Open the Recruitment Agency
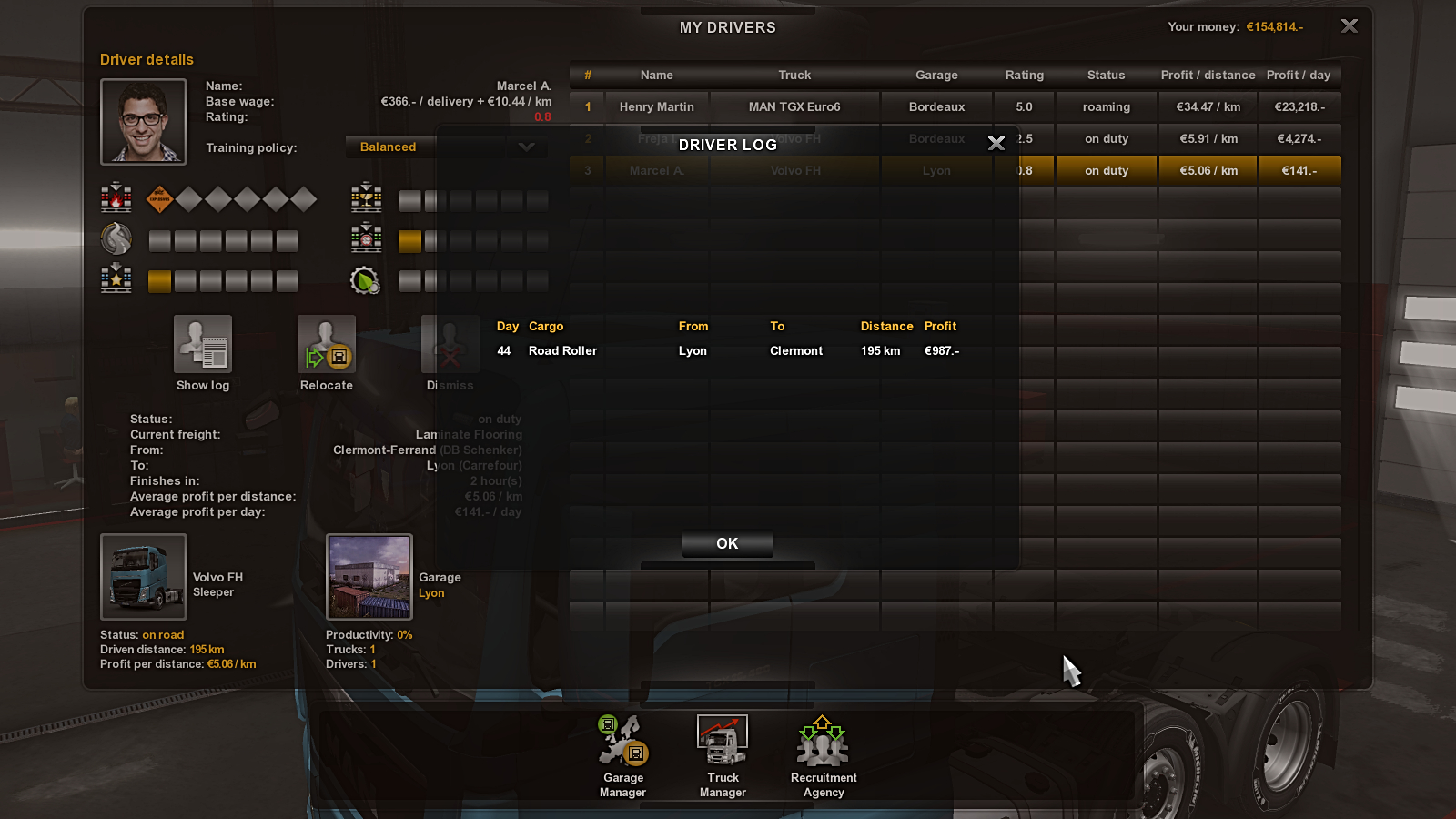1456x819 pixels. pos(823,755)
